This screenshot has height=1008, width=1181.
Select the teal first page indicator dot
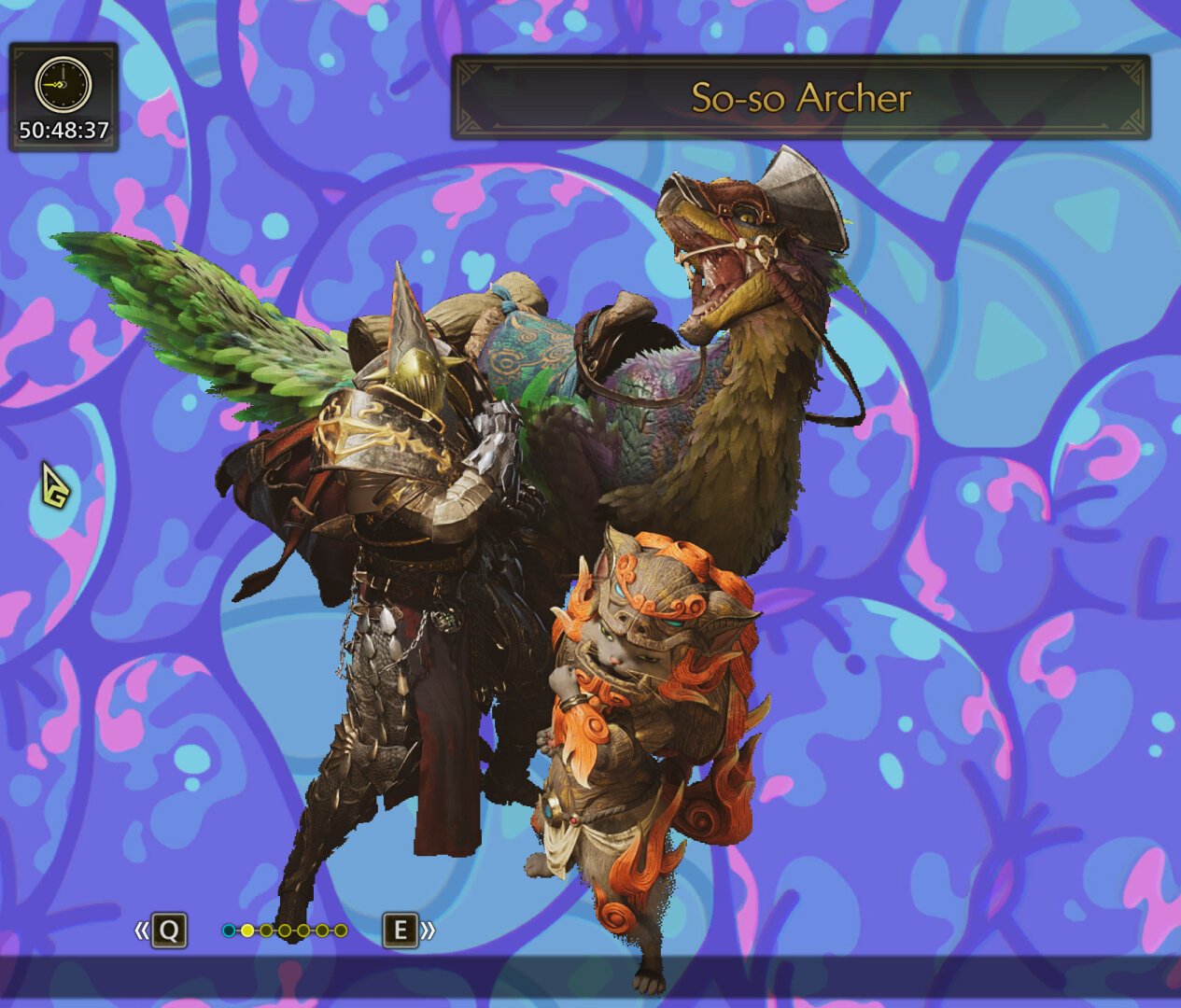(x=229, y=931)
